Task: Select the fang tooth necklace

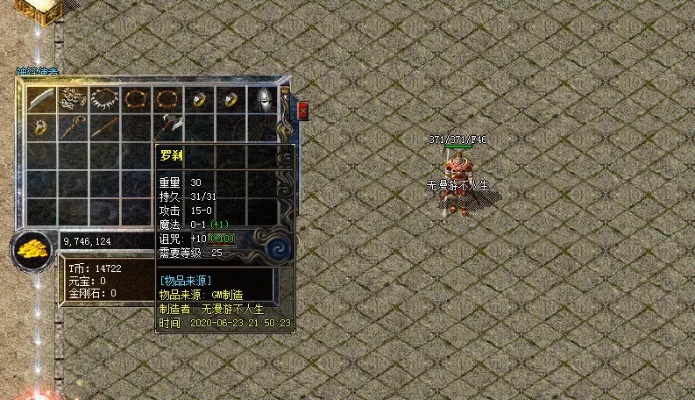Action: (x=103, y=100)
